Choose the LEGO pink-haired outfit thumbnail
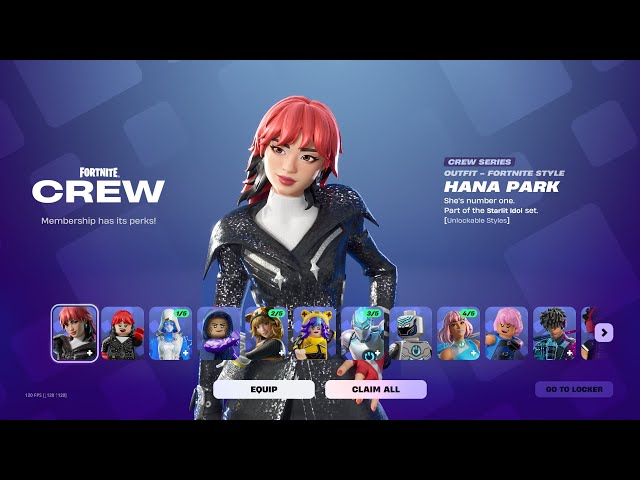This screenshot has width=640, height=480. point(507,333)
